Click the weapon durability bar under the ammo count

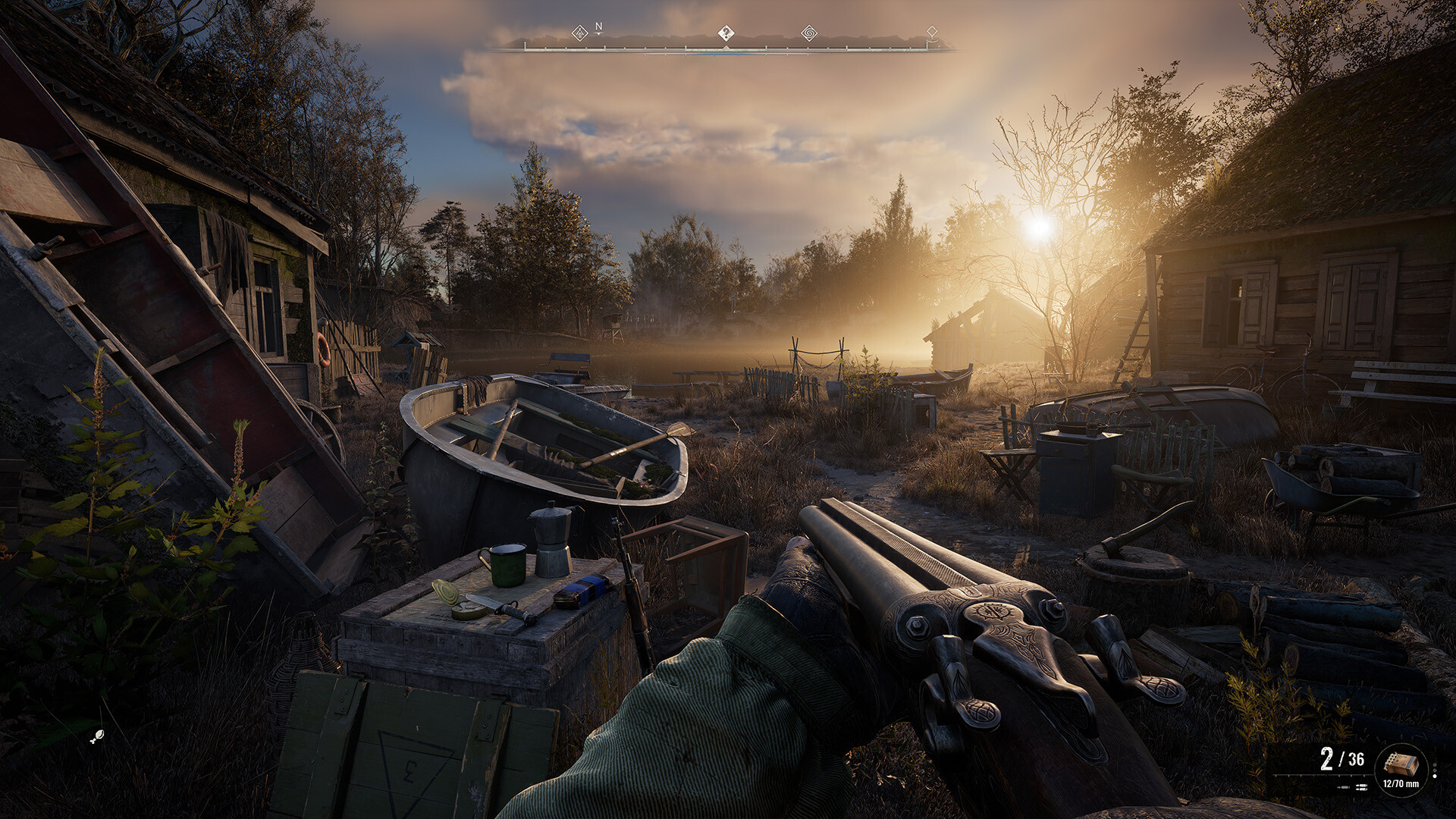point(1323,775)
